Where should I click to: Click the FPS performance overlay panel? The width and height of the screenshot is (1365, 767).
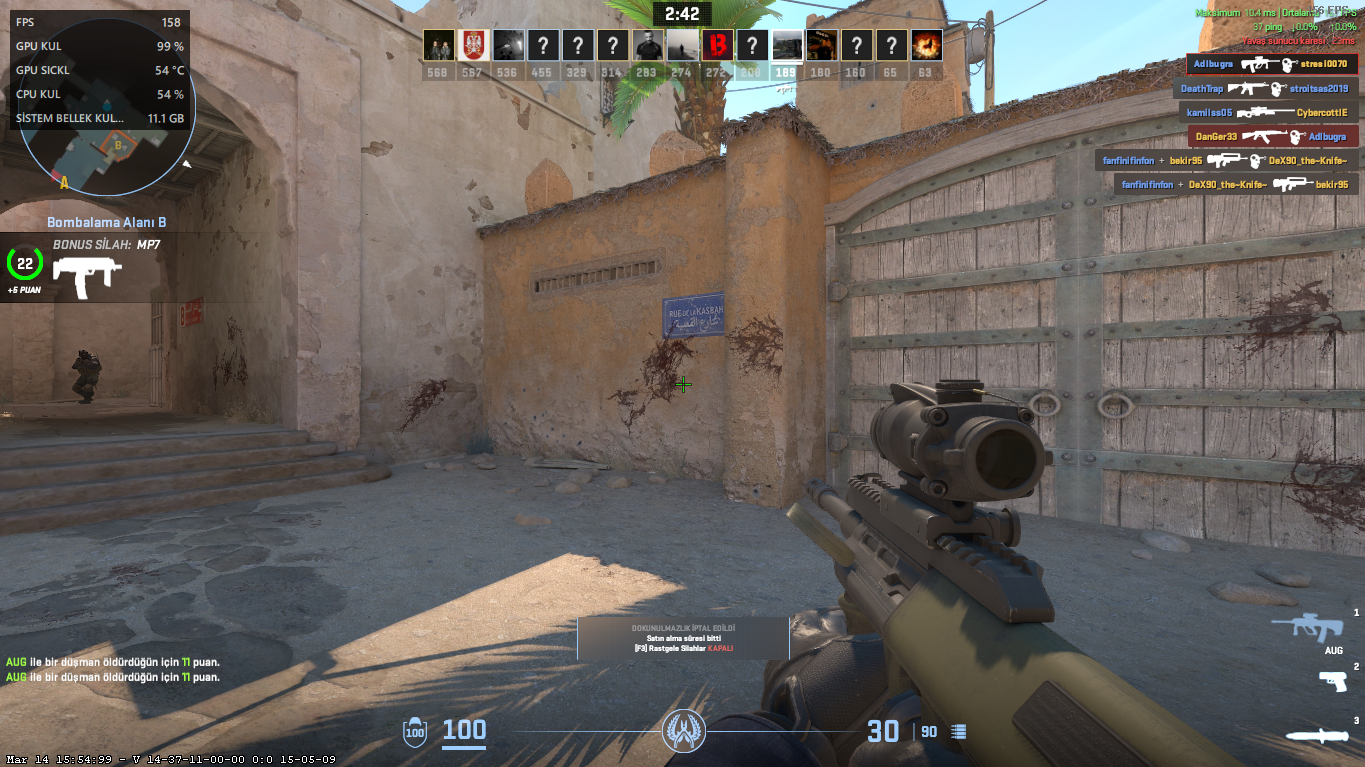click(x=98, y=70)
